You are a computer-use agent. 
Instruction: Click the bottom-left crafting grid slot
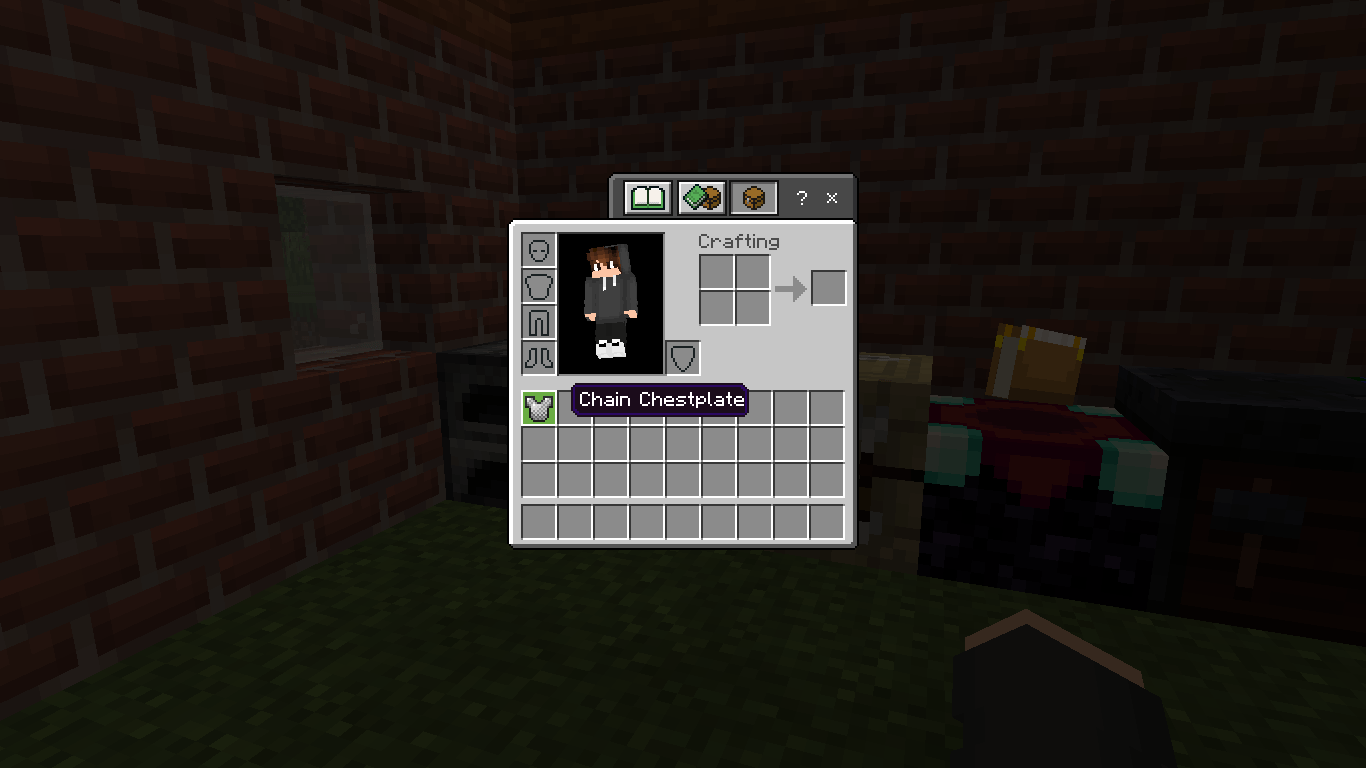714,306
